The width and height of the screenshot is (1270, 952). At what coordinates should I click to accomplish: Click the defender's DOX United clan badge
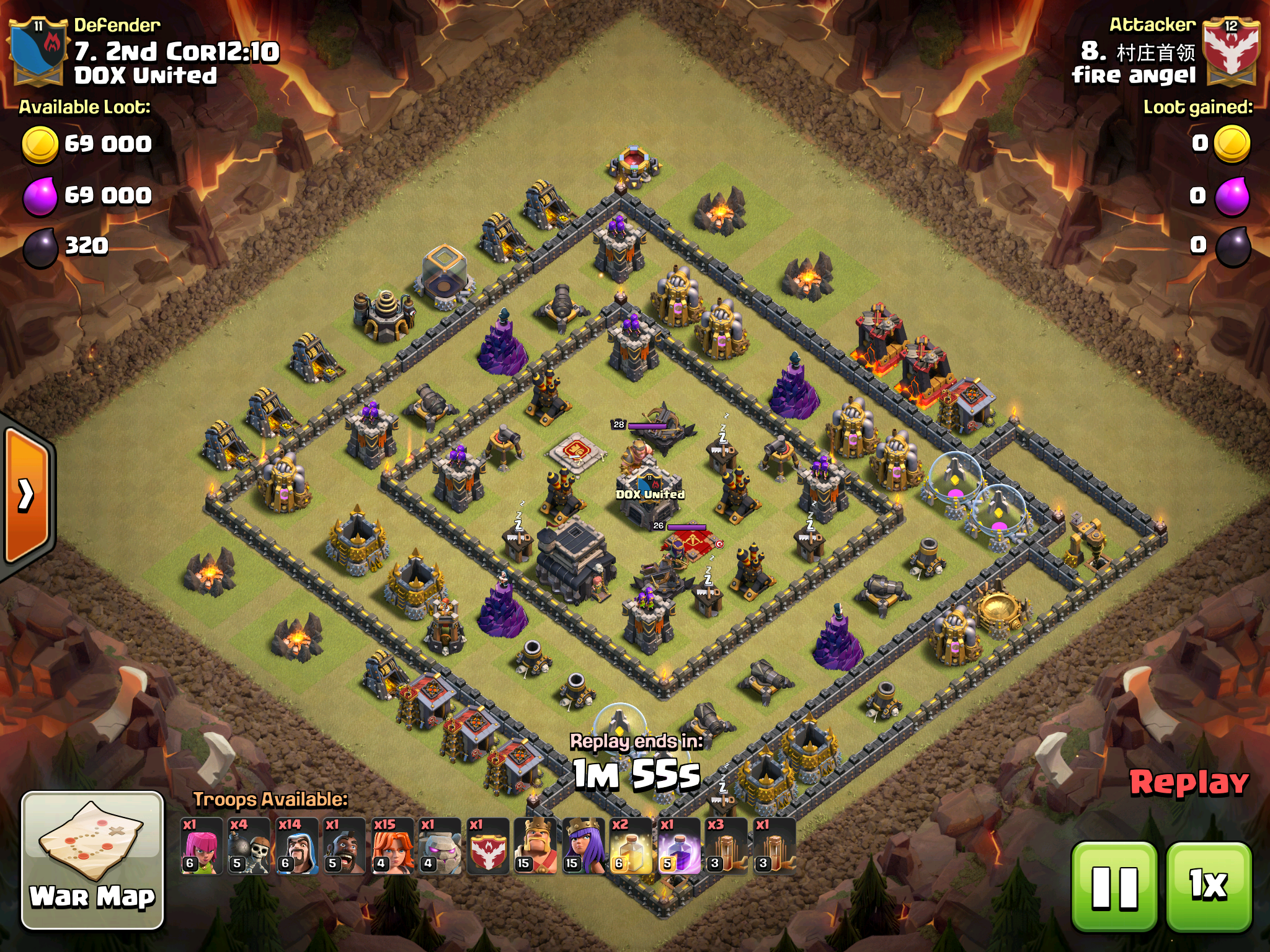pyautogui.click(x=38, y=53)
